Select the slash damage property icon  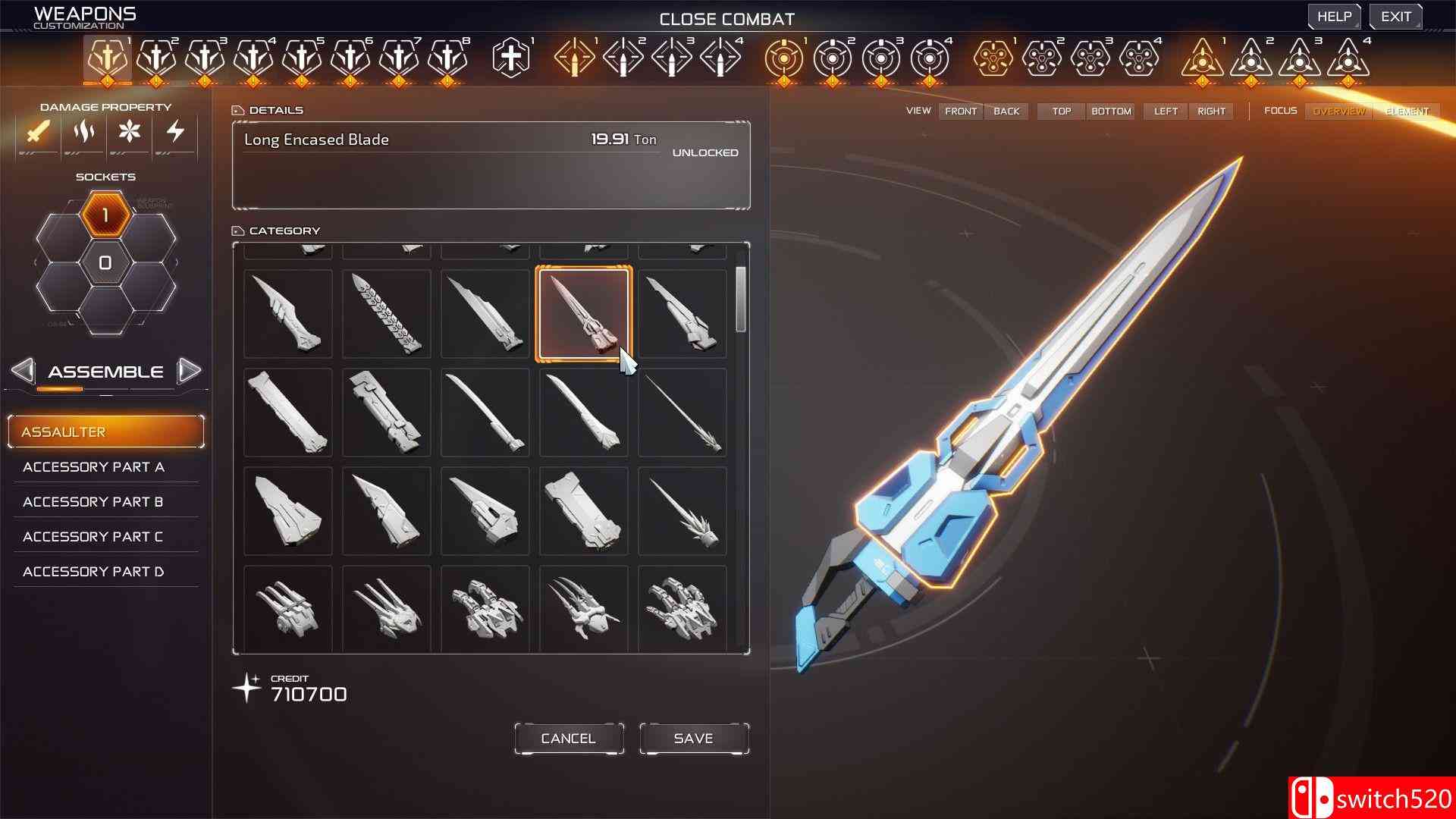click(36, 133)
